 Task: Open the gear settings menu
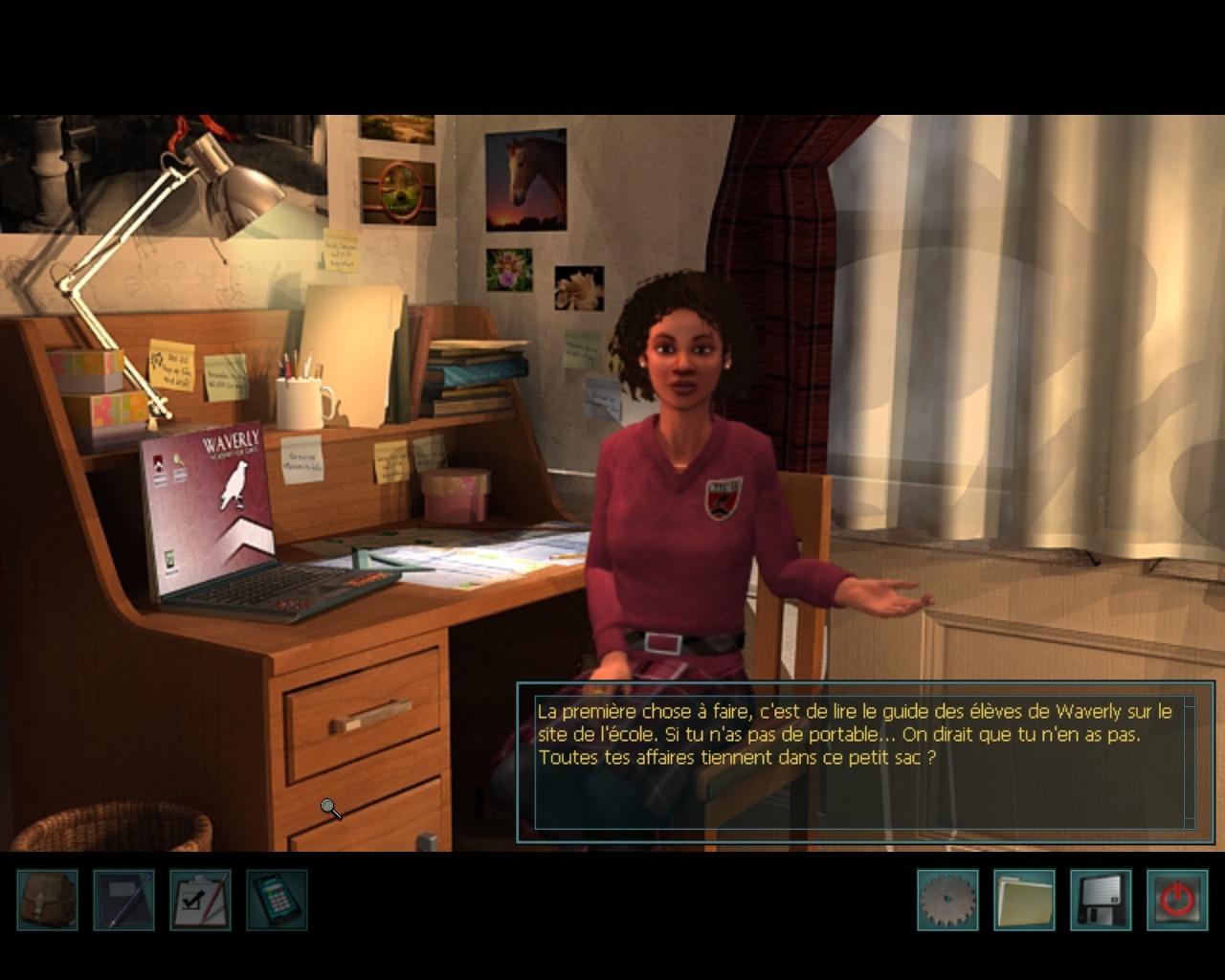(x=947, y=900)
